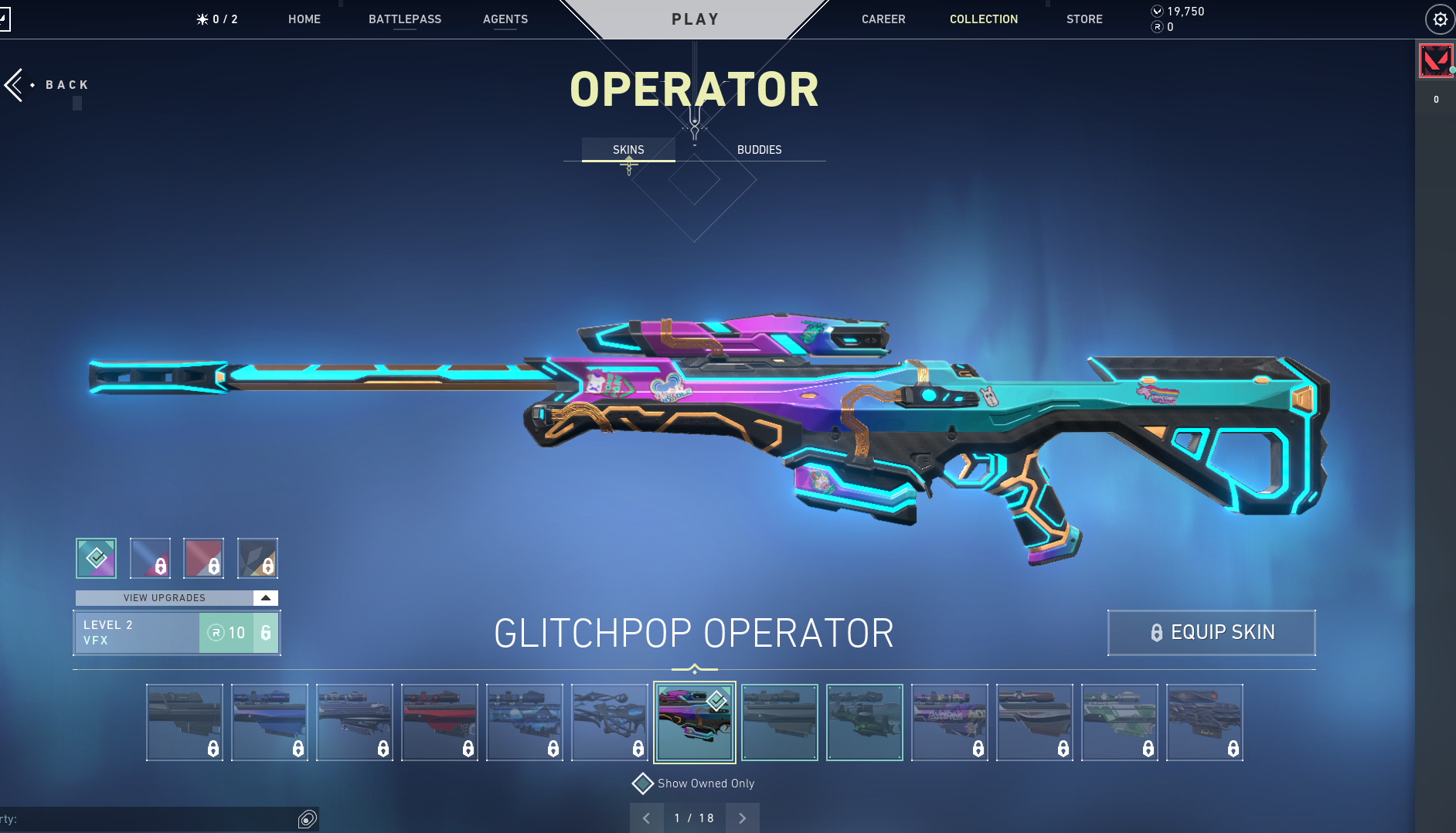Image resolution: width=1456 pixels, height=833 pixels.
Task: Select the red operator skin thumbnail
Action: 439,722
